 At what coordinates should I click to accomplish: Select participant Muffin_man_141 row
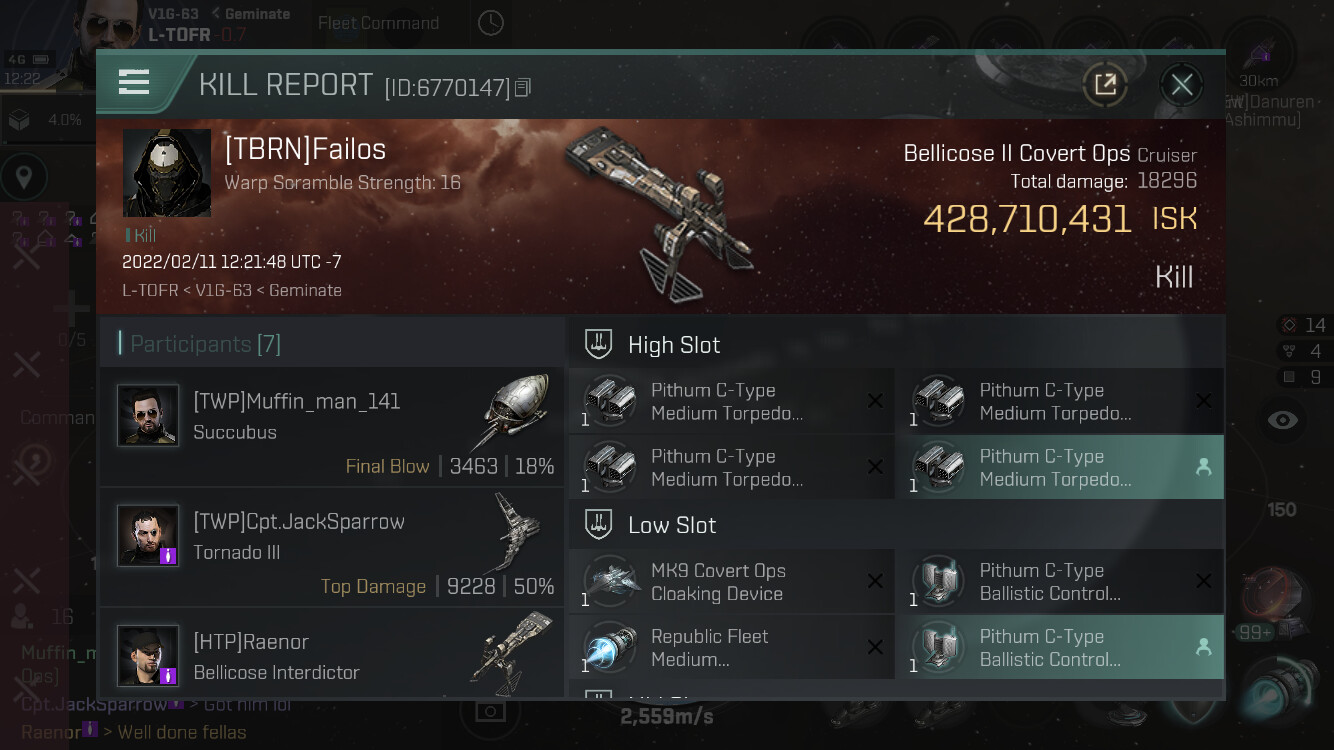coord(331,427)
